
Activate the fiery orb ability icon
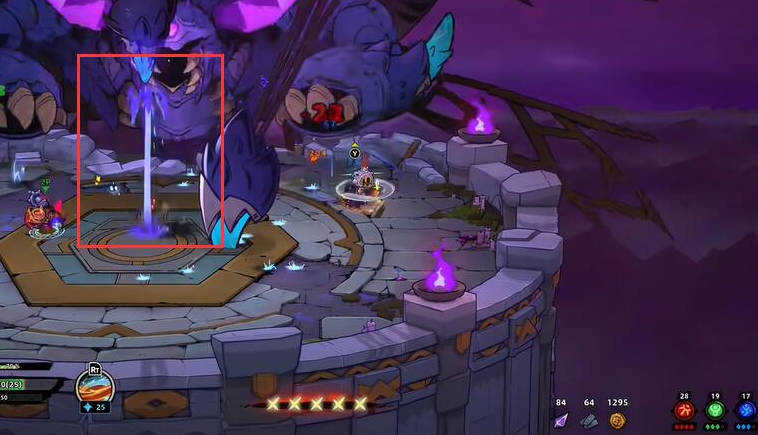95,385
